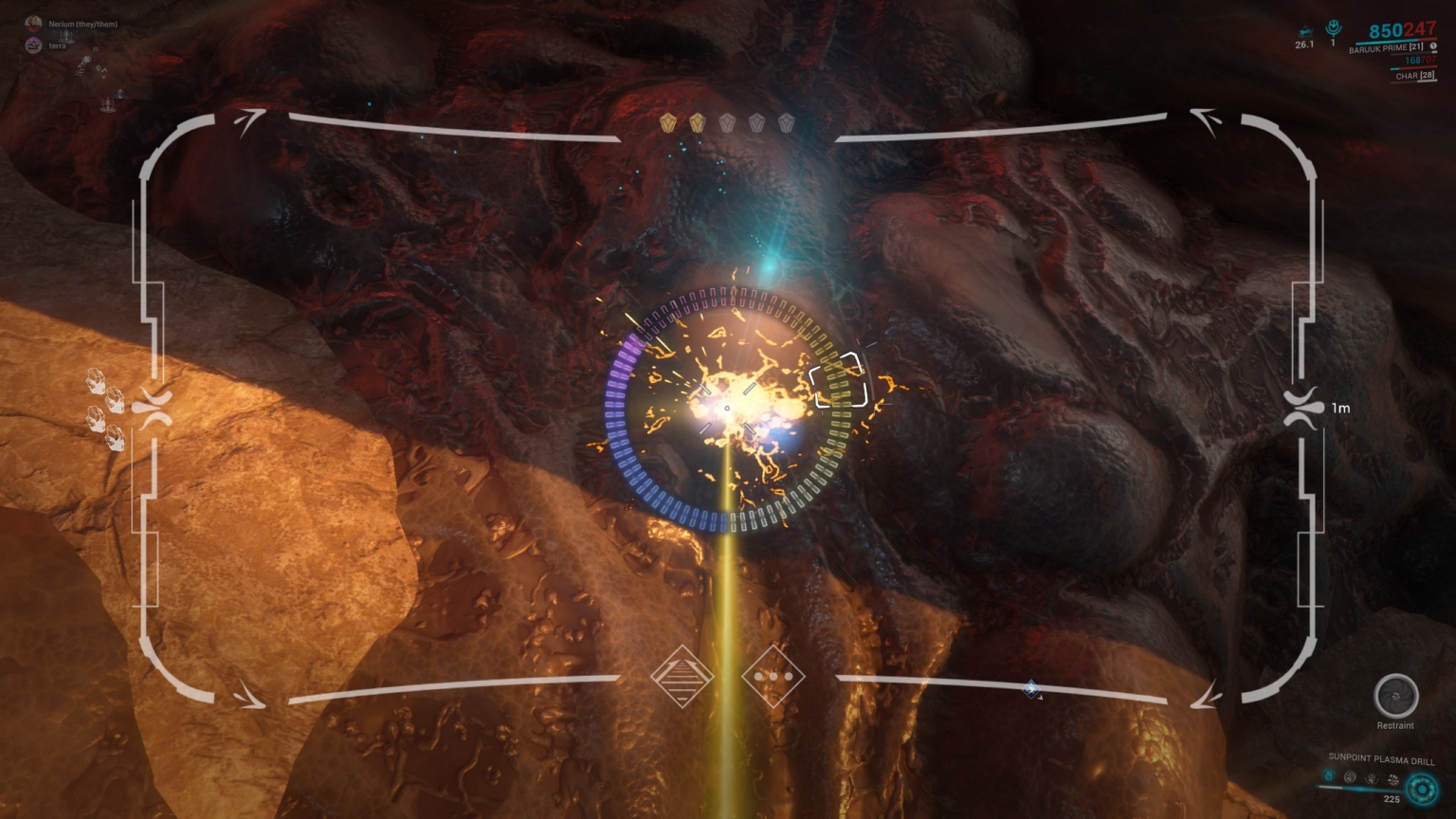Image resolution: width=1456 pixels, height=819 pixels.
Task: Select the lit heat element icon above the drill ammo bar
Action: click(x=1328, y=776)
